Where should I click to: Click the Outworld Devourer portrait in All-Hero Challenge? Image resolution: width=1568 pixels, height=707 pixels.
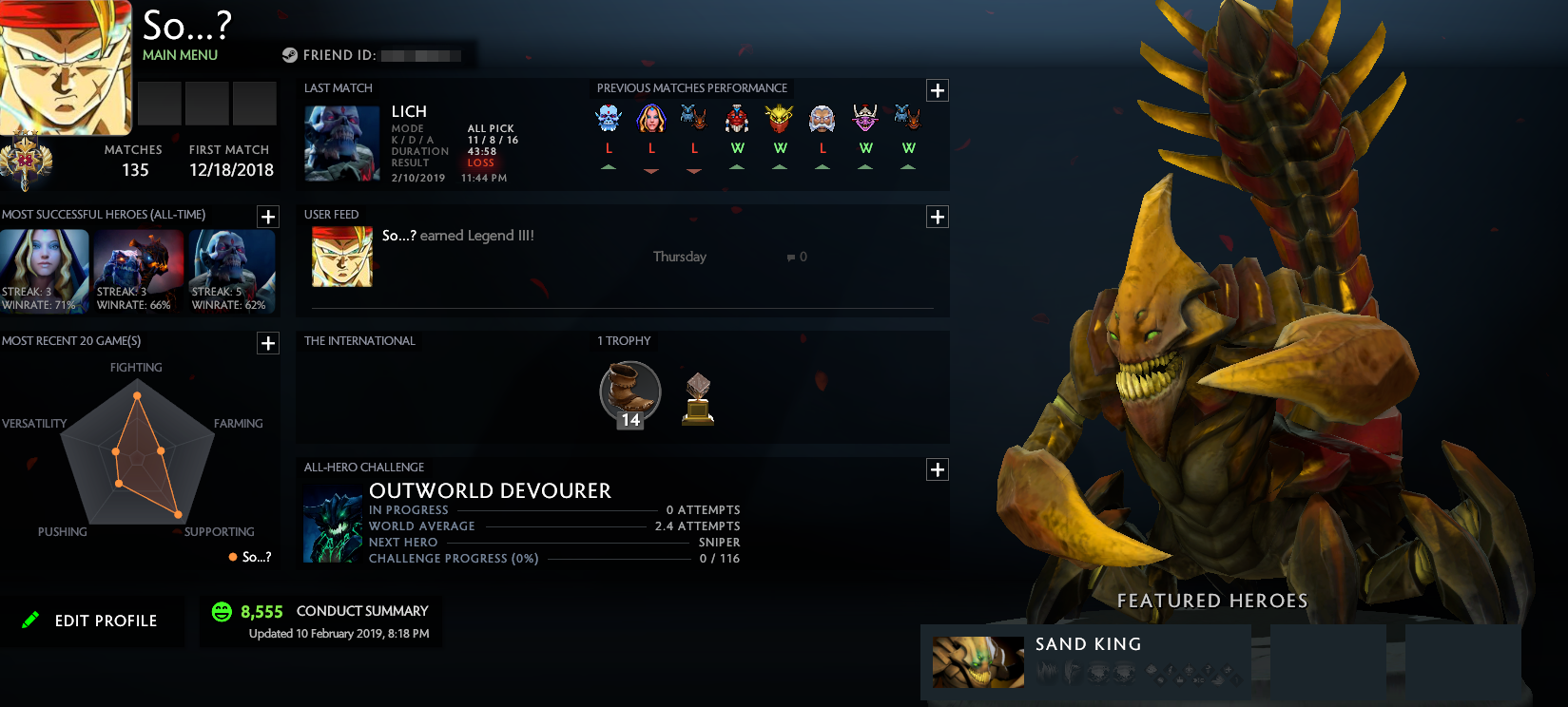(x=333, y=520)
